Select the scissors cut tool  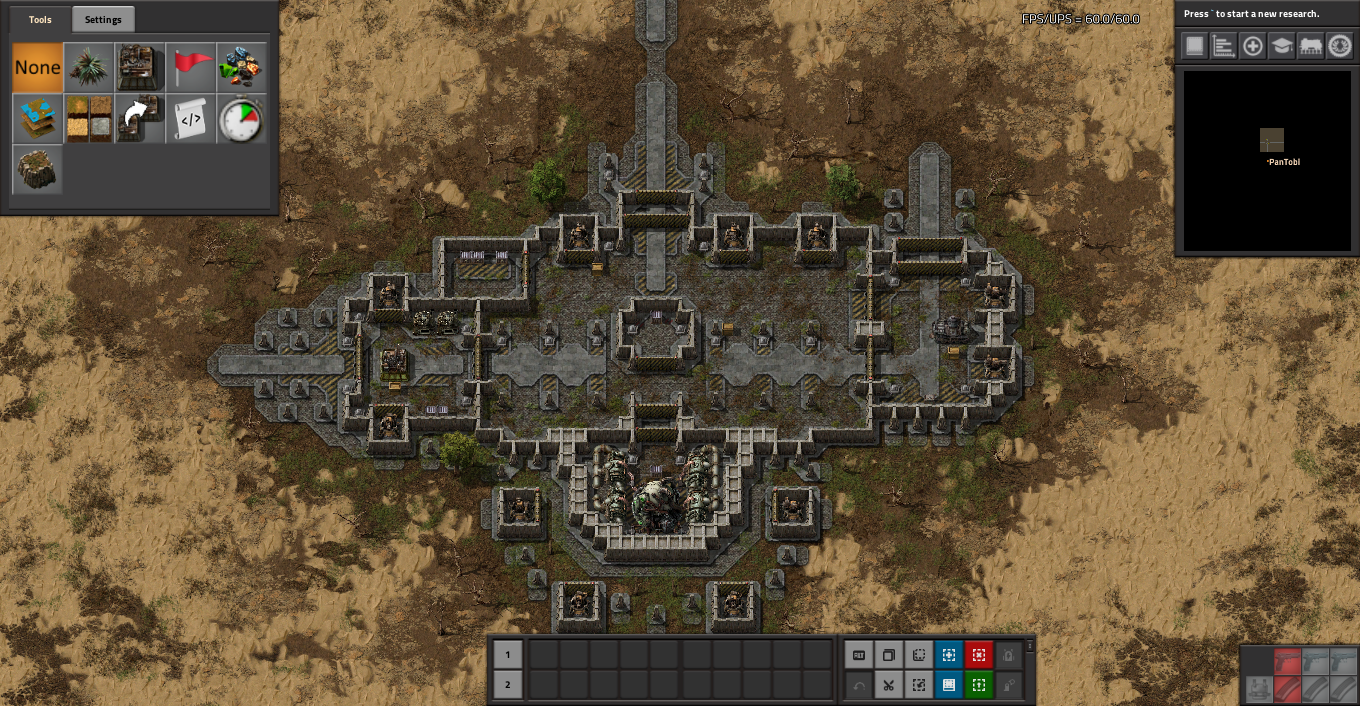(888, 685)
